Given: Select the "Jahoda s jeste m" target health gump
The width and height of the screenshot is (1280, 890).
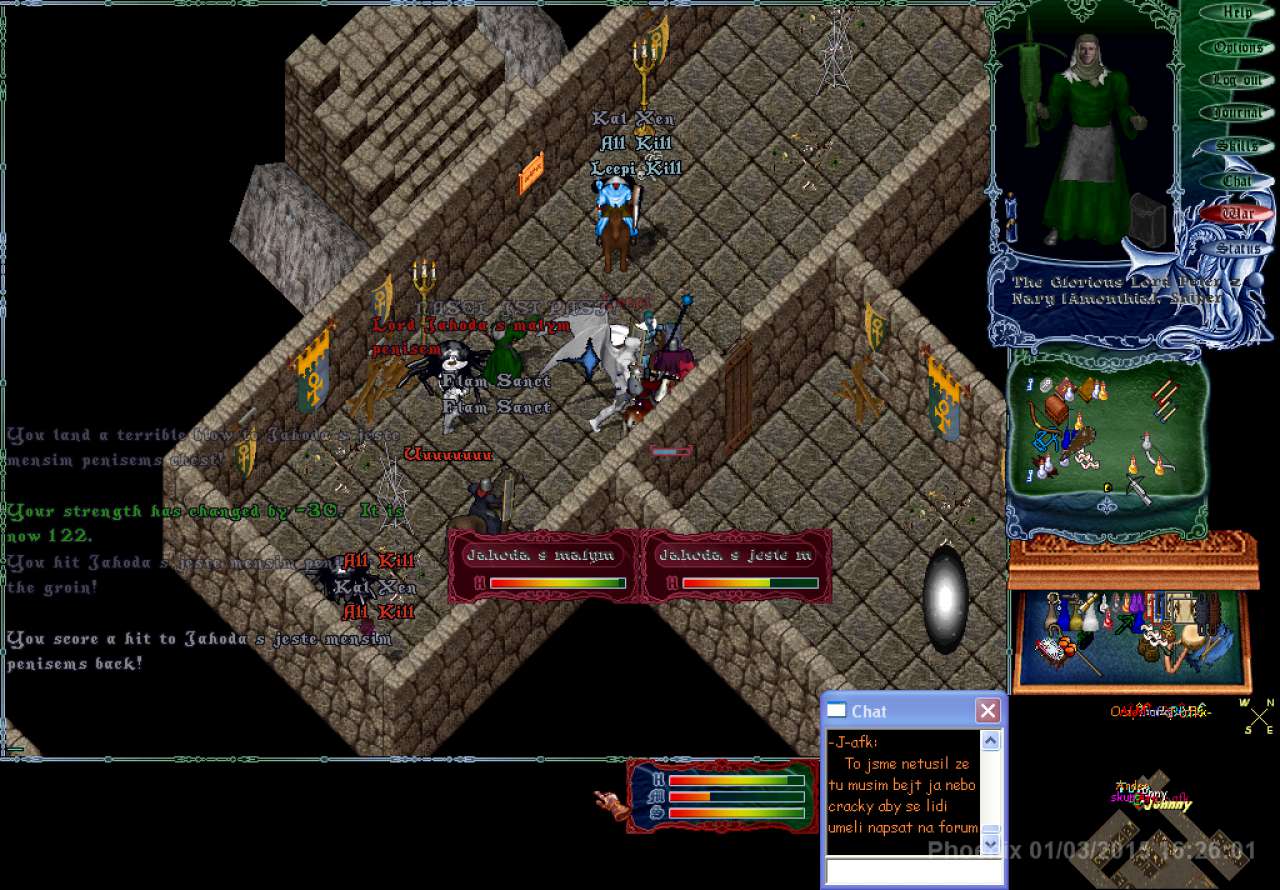Looking at the screenshot, I should tap(736, 566).
